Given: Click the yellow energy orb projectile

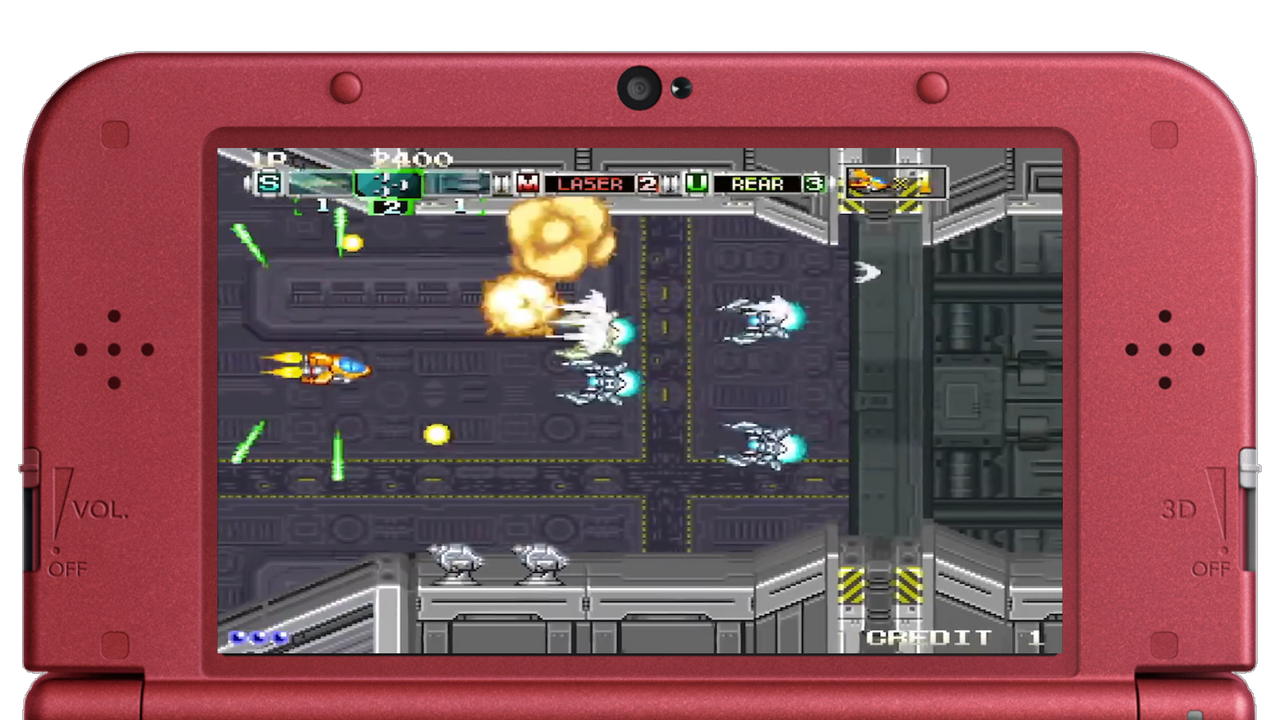Looking at the screenshot, I should pyautogui.click(x=437, y=432).
